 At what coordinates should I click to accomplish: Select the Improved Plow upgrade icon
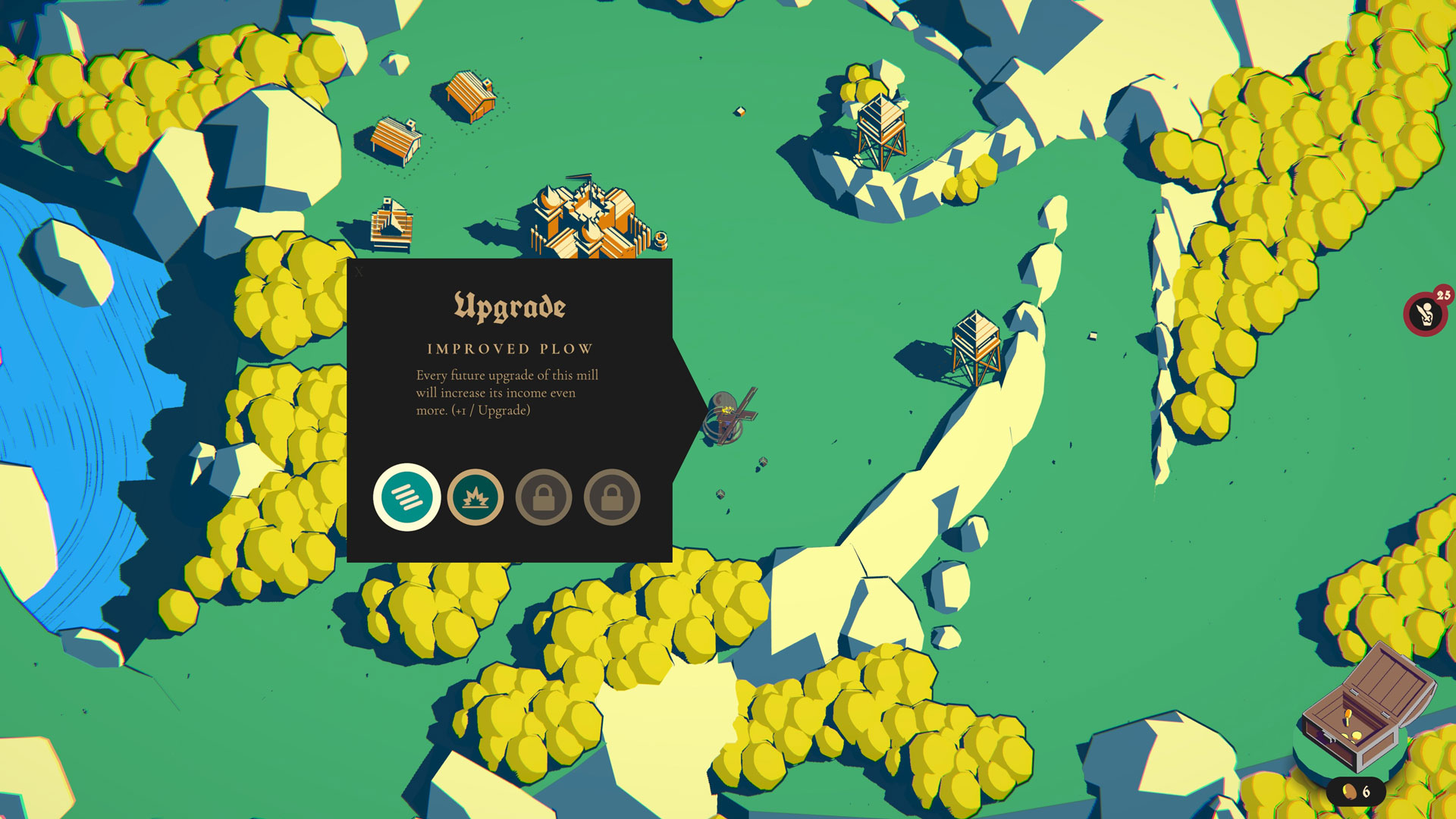(406, 497)
